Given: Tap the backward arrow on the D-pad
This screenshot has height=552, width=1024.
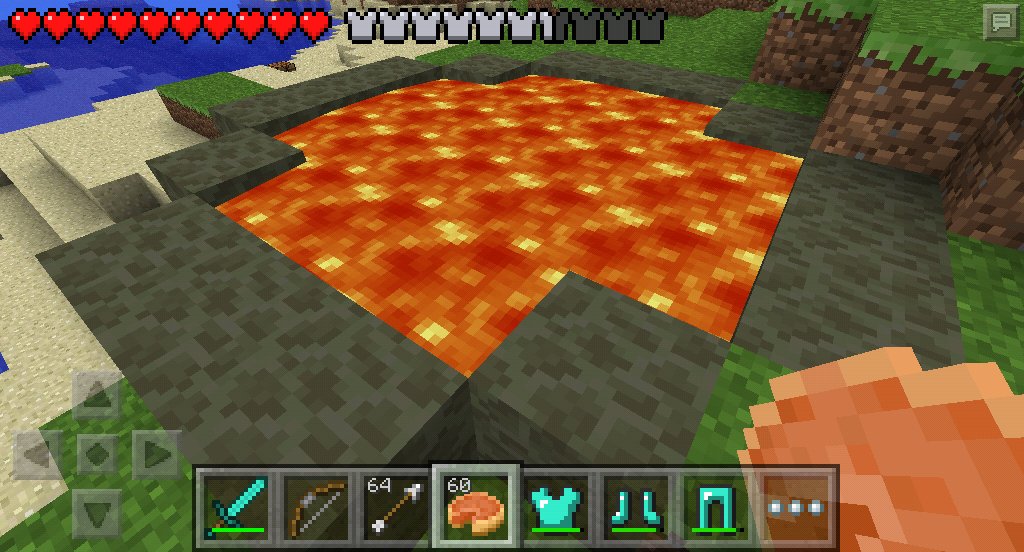Looking at the screenshot, I should pos(97,511).
